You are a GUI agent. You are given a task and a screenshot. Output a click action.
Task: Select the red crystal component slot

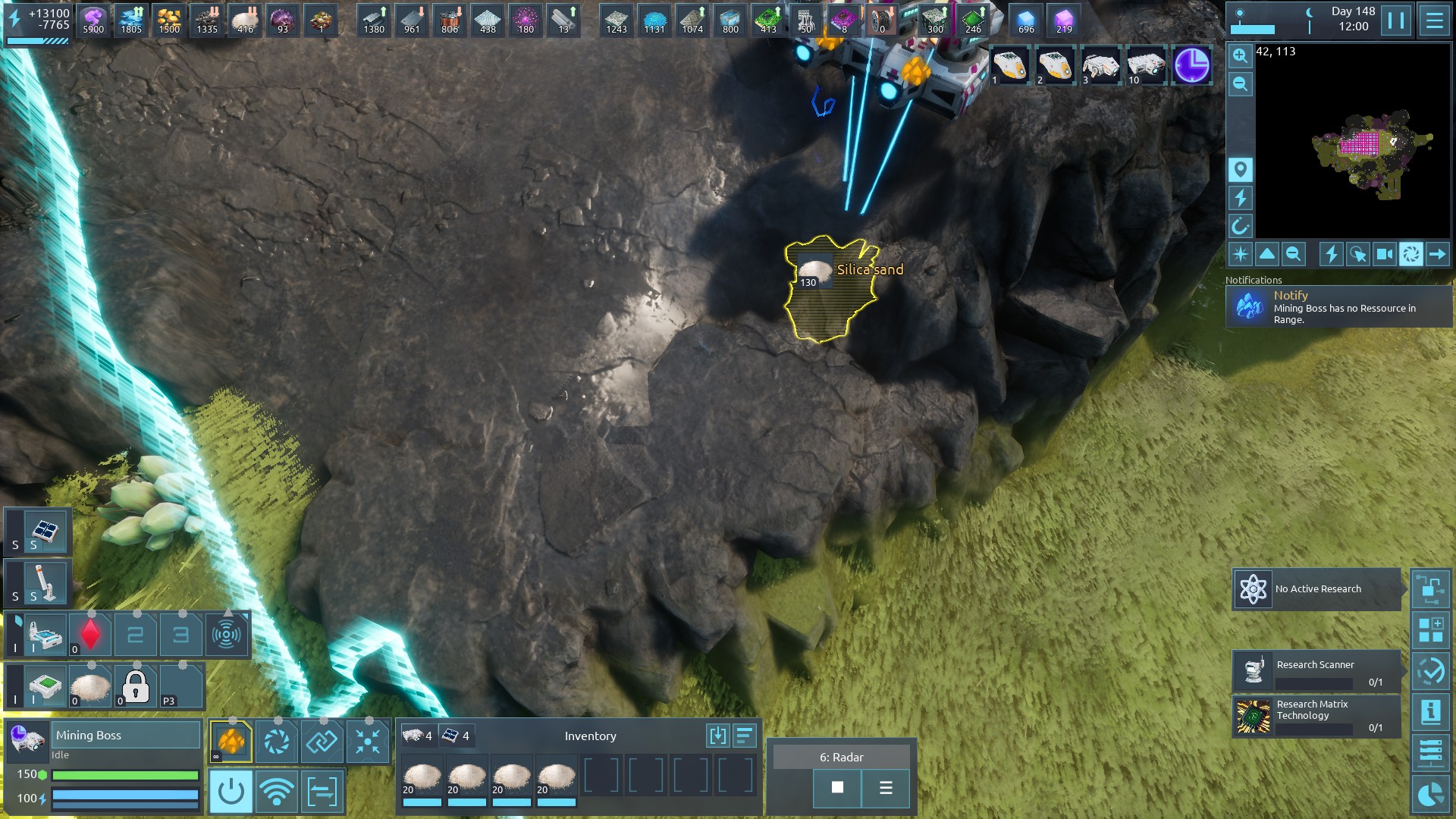(90, 635)
